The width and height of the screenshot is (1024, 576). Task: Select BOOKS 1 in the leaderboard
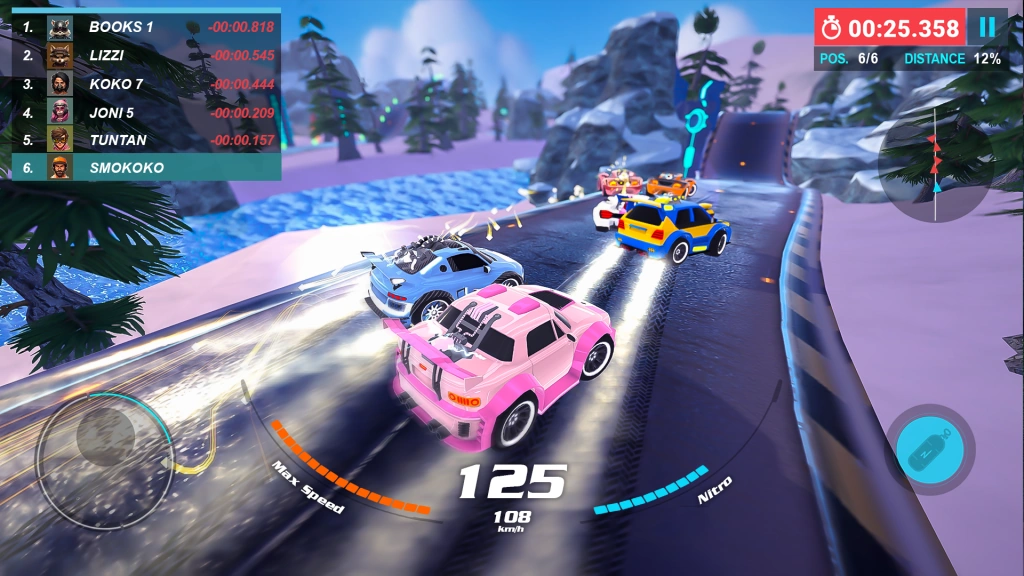[x=146, y=27]
